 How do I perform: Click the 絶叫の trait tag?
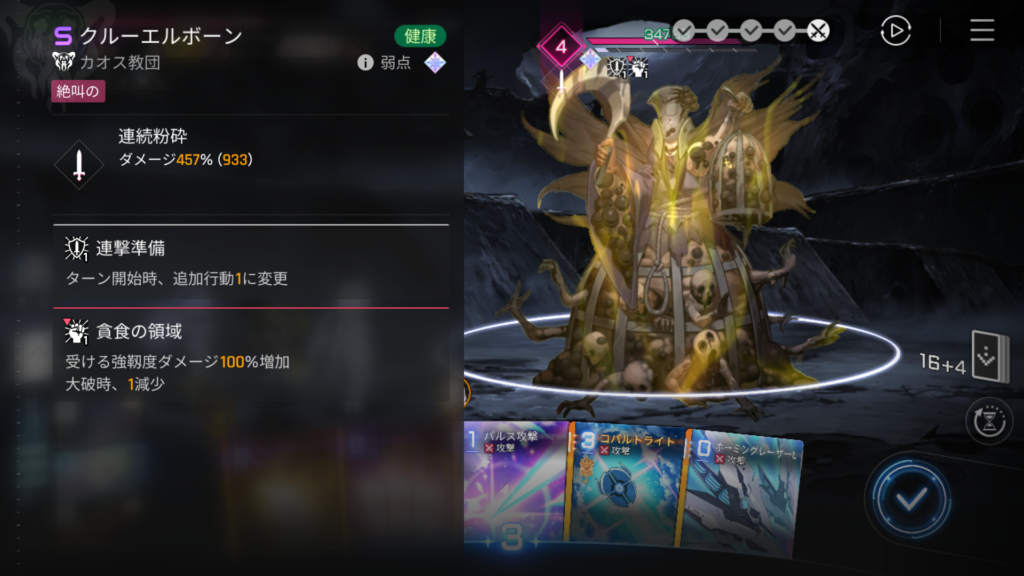(x=78, y=92)
